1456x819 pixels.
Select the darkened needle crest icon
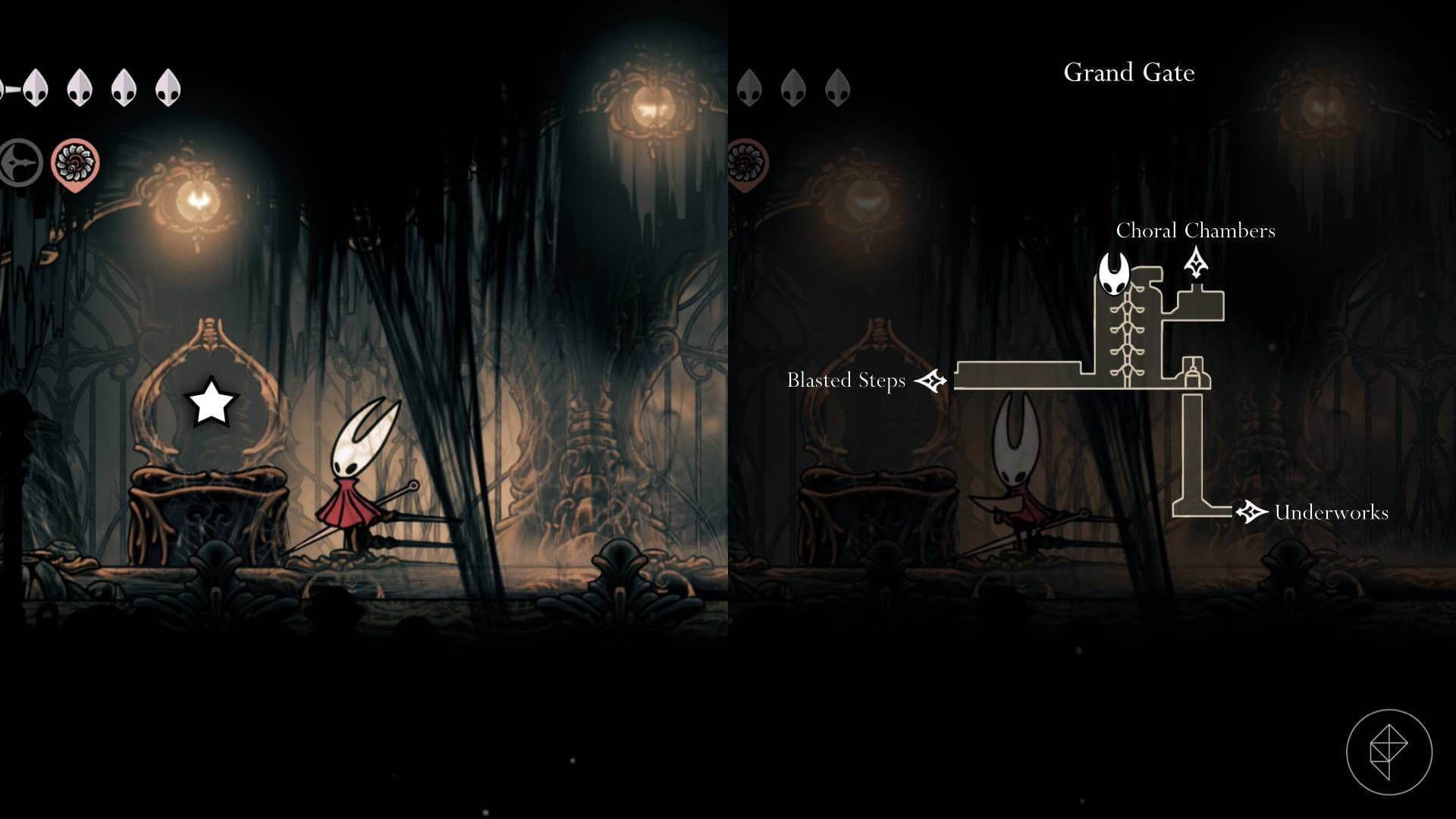[21, 161]
